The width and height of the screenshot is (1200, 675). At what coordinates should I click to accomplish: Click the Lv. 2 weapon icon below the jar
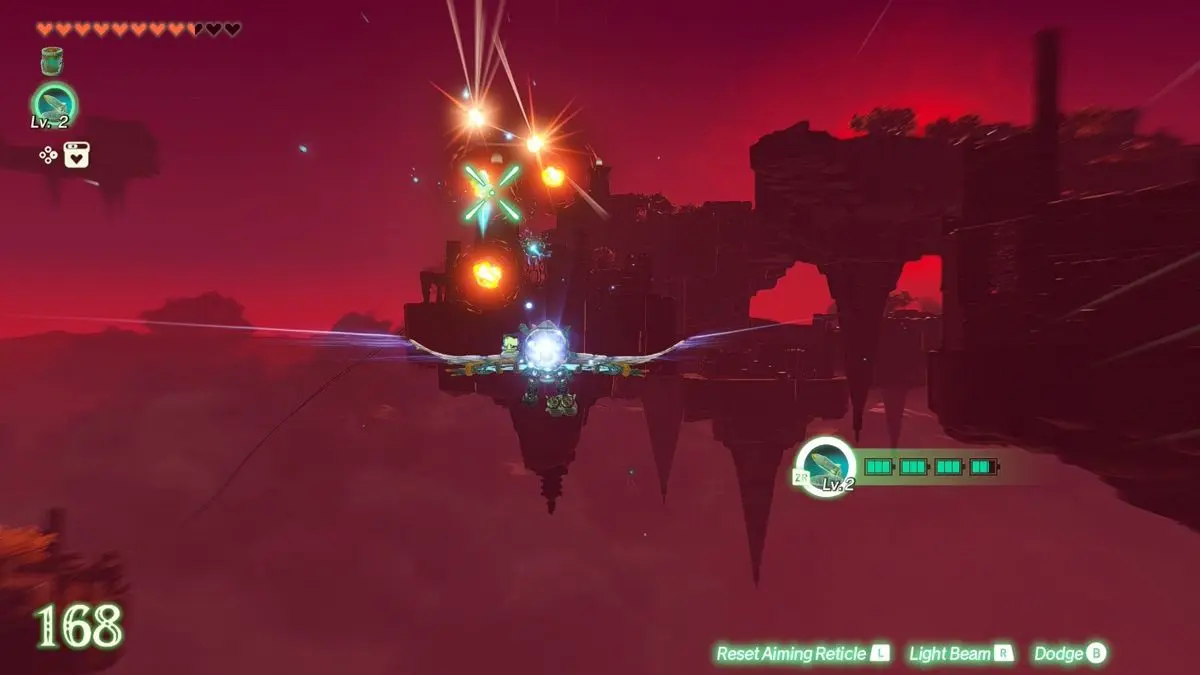point(53,104)
